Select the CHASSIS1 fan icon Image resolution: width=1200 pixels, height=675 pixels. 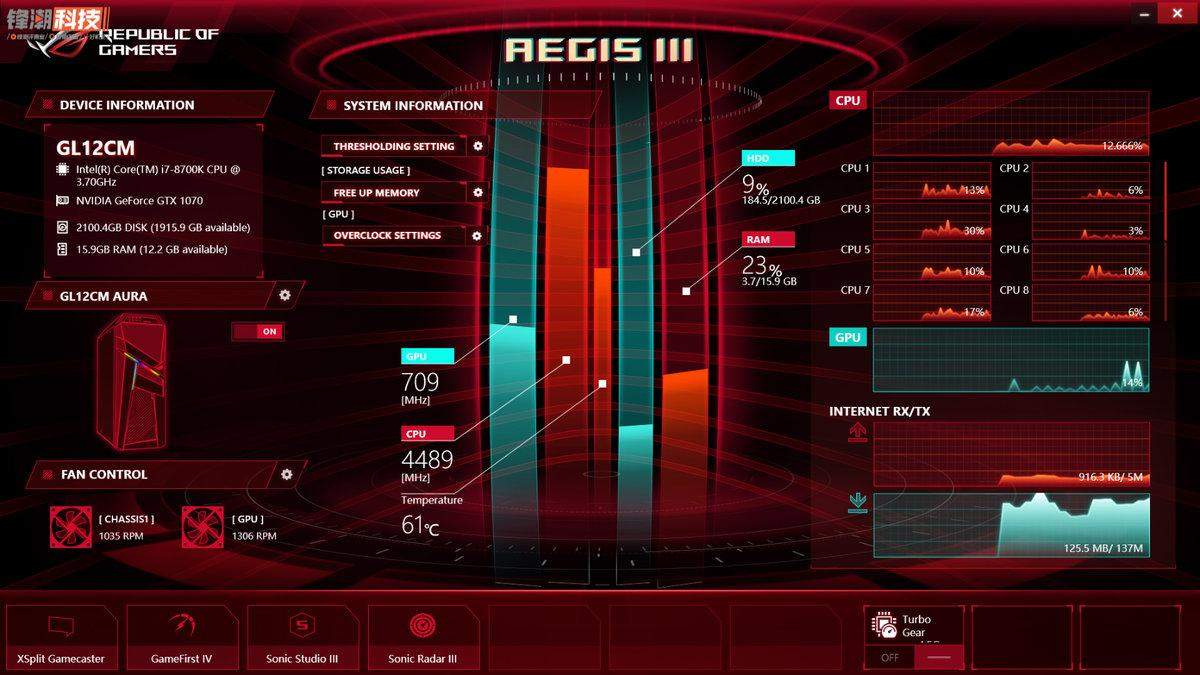tap(71, 527)
